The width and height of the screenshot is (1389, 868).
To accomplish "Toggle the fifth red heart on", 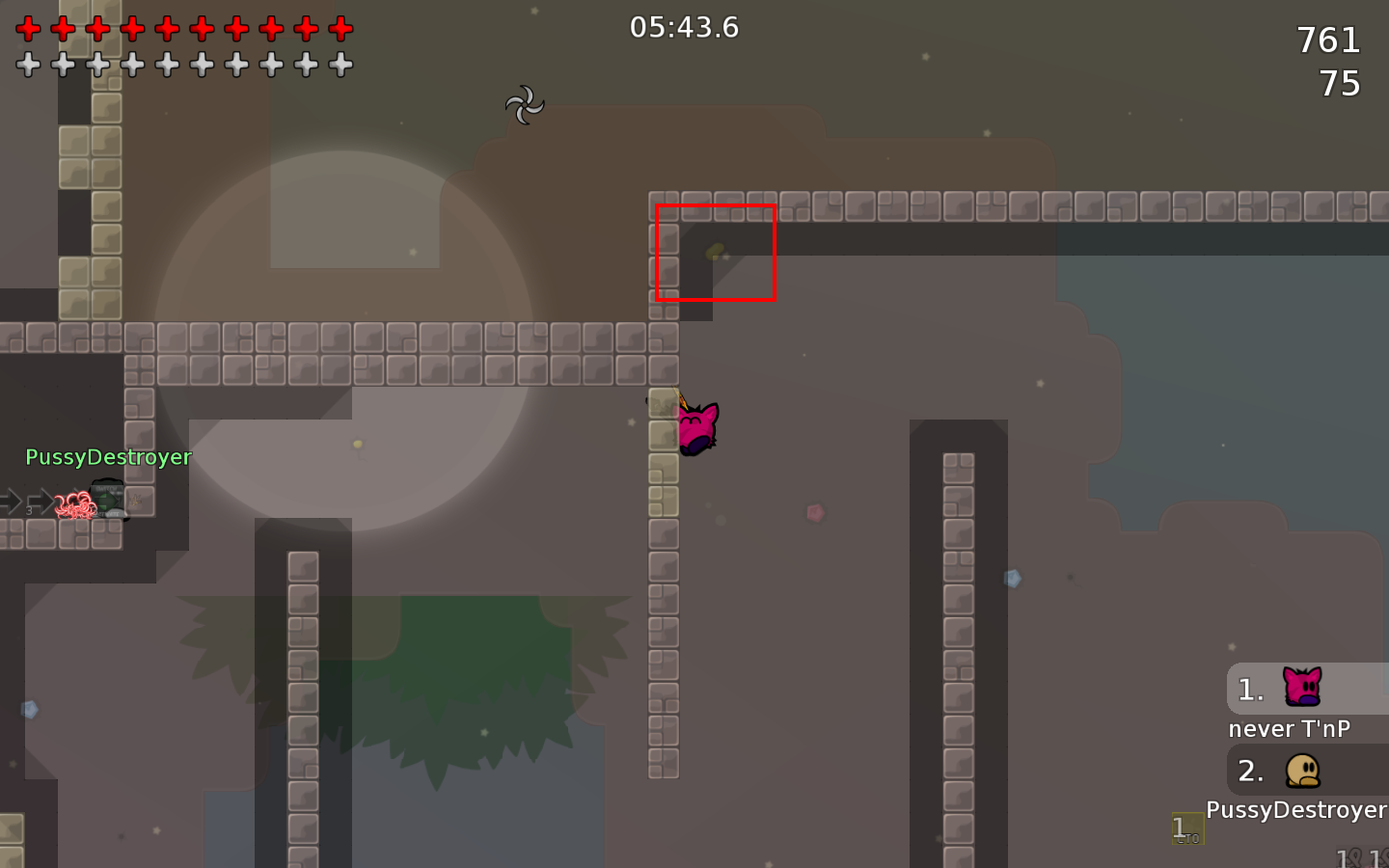I will (x=165, y=28).
